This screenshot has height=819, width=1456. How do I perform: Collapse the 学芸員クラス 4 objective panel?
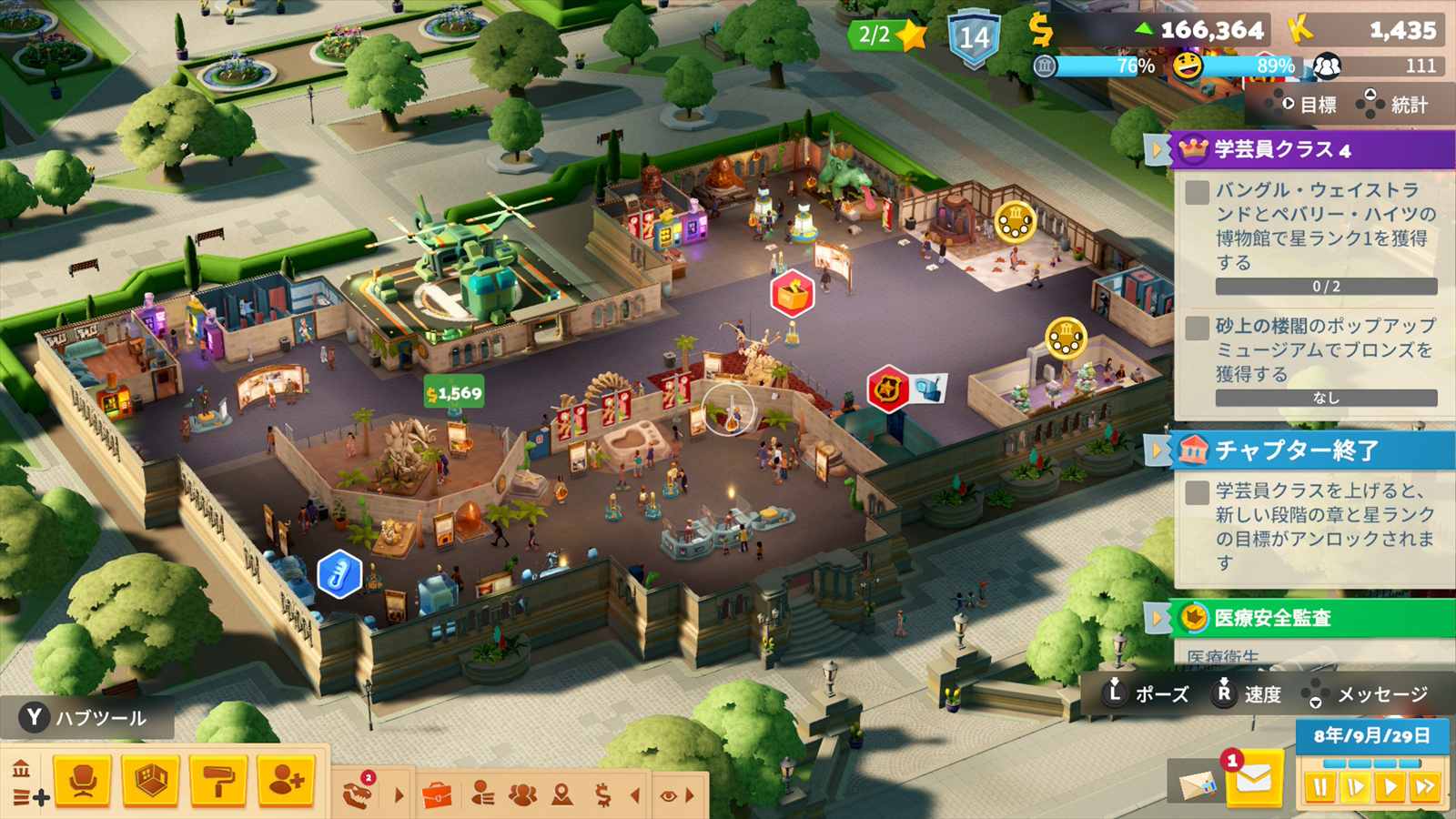(1158, 149)
